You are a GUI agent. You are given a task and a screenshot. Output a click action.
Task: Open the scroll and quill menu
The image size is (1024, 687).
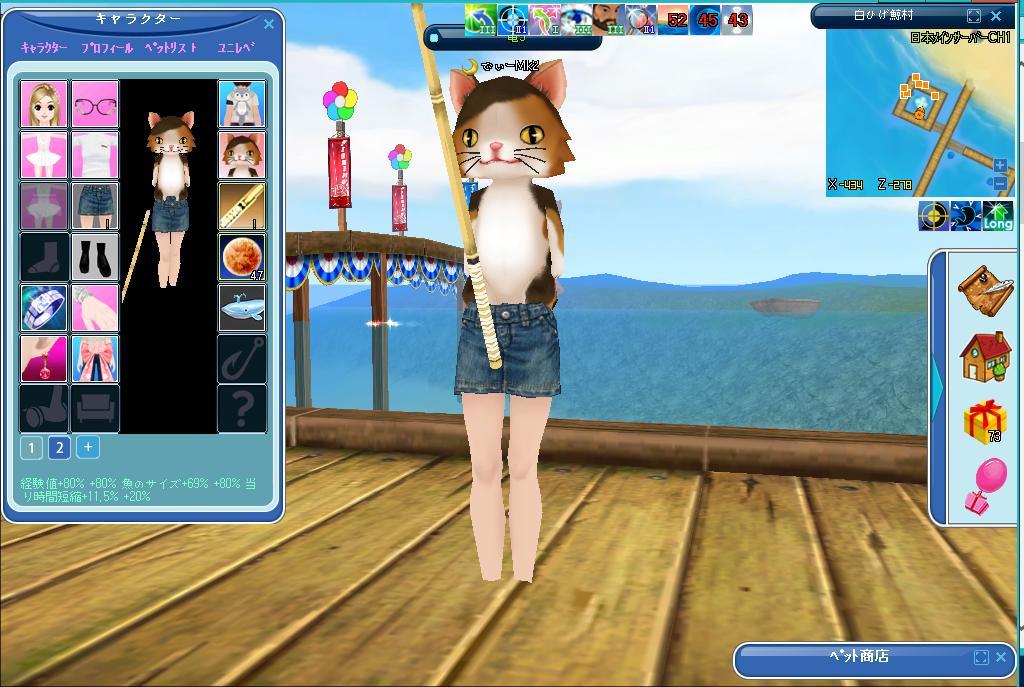(x=985, y=289)
